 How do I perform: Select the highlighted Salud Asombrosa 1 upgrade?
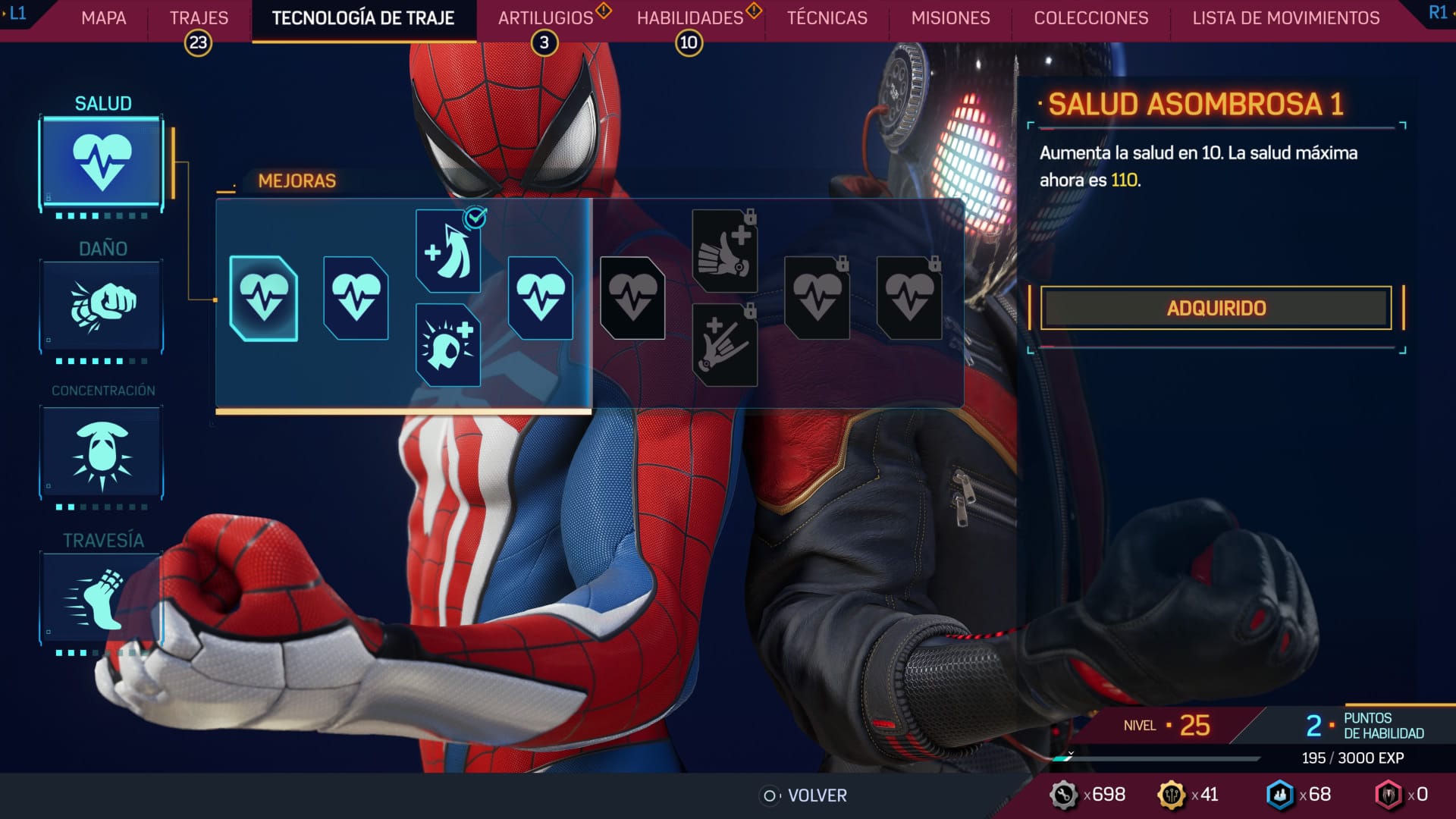(x=263, y=298)
